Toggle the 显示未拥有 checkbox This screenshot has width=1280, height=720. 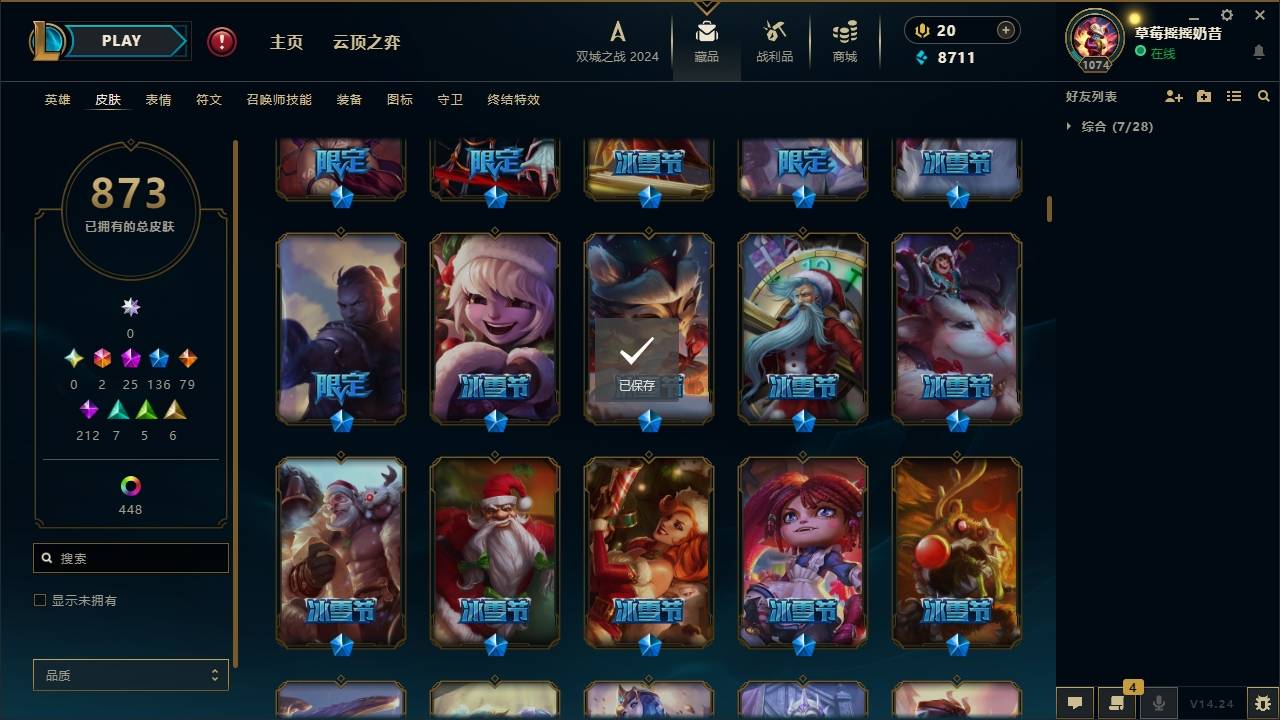40,600
